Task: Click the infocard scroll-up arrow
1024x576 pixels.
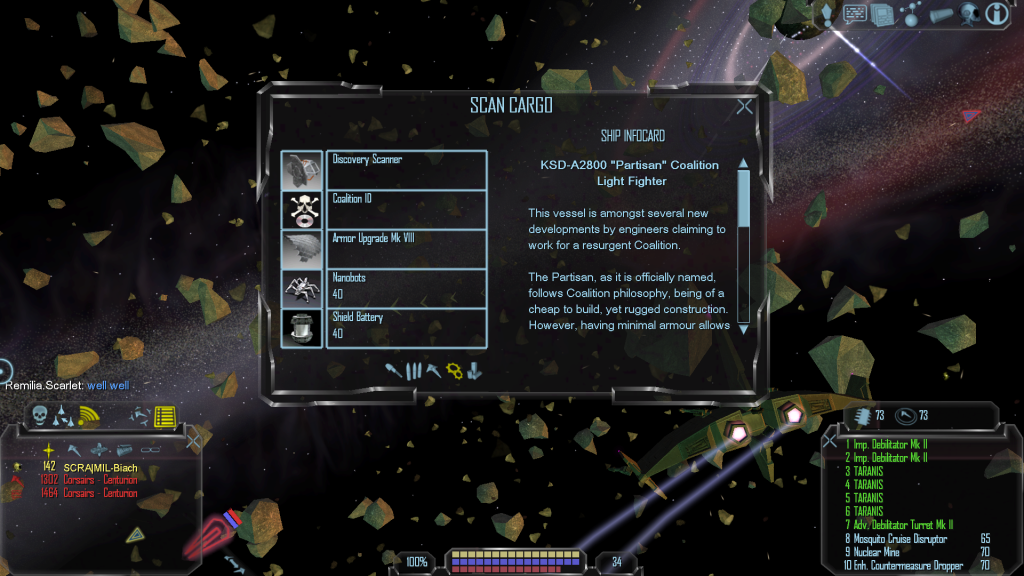Action: [x=743, y=164]
